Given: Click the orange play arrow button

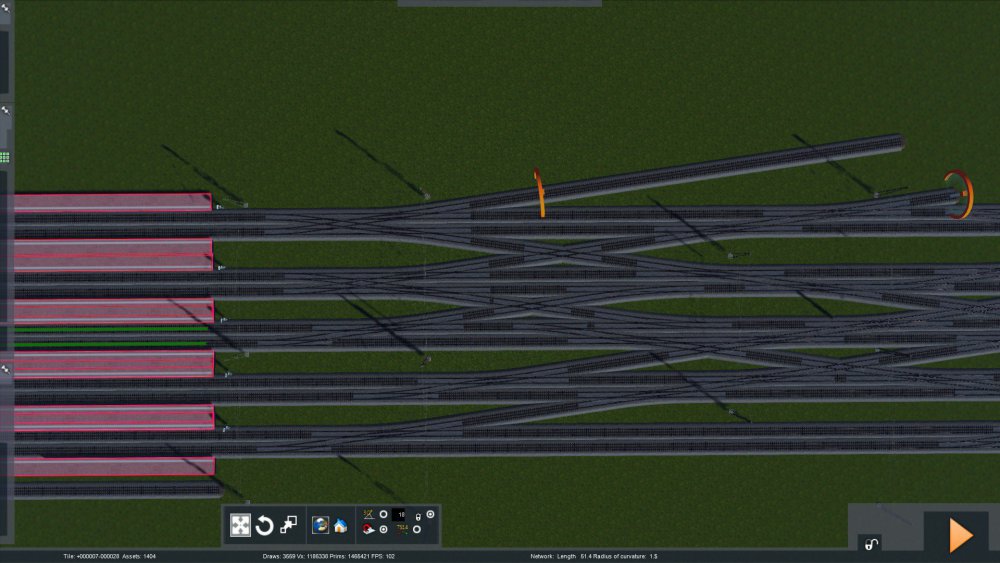Looking at the screenshot, I should [960, 536].
